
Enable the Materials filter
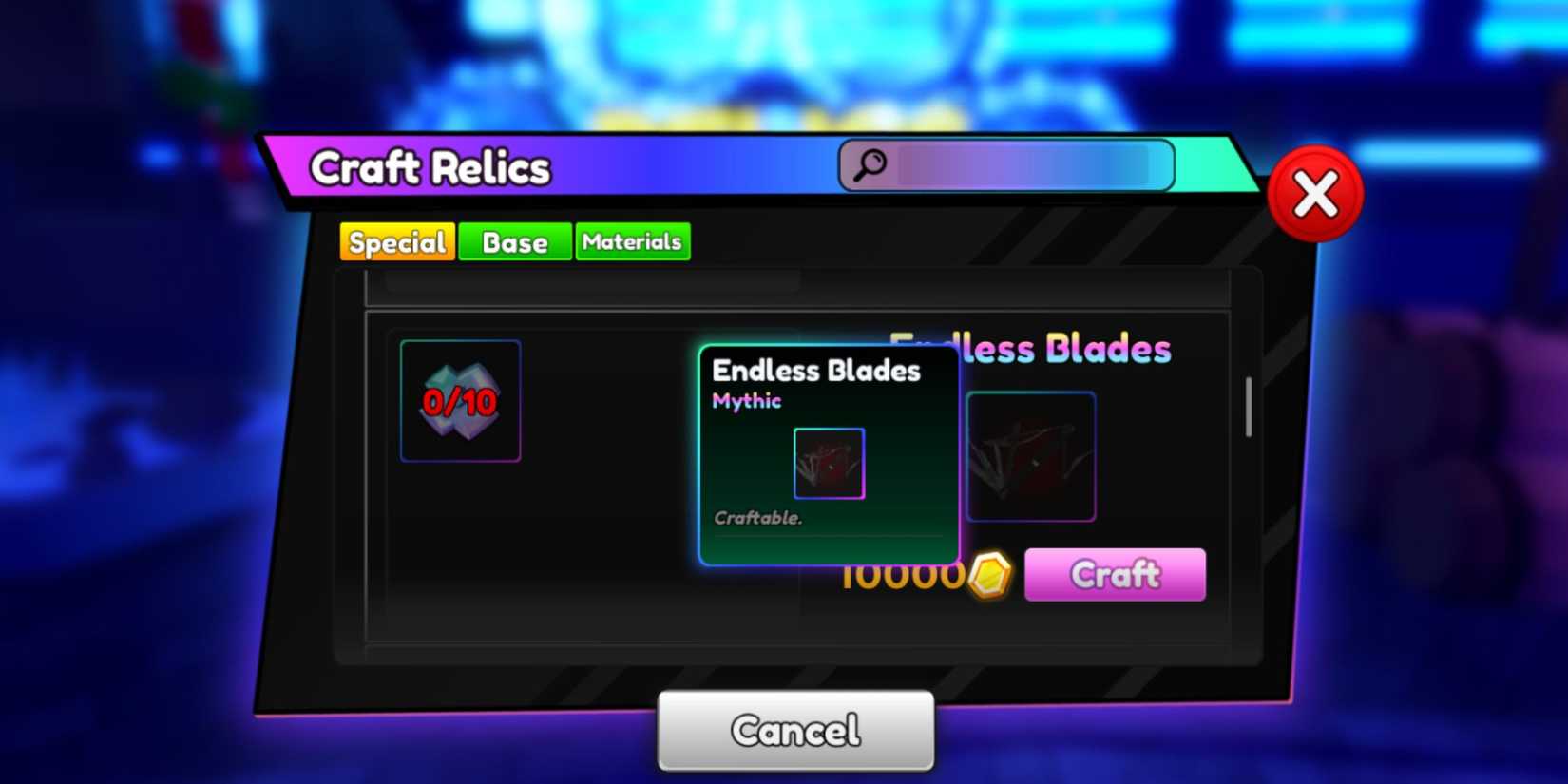tap(632, 241)
